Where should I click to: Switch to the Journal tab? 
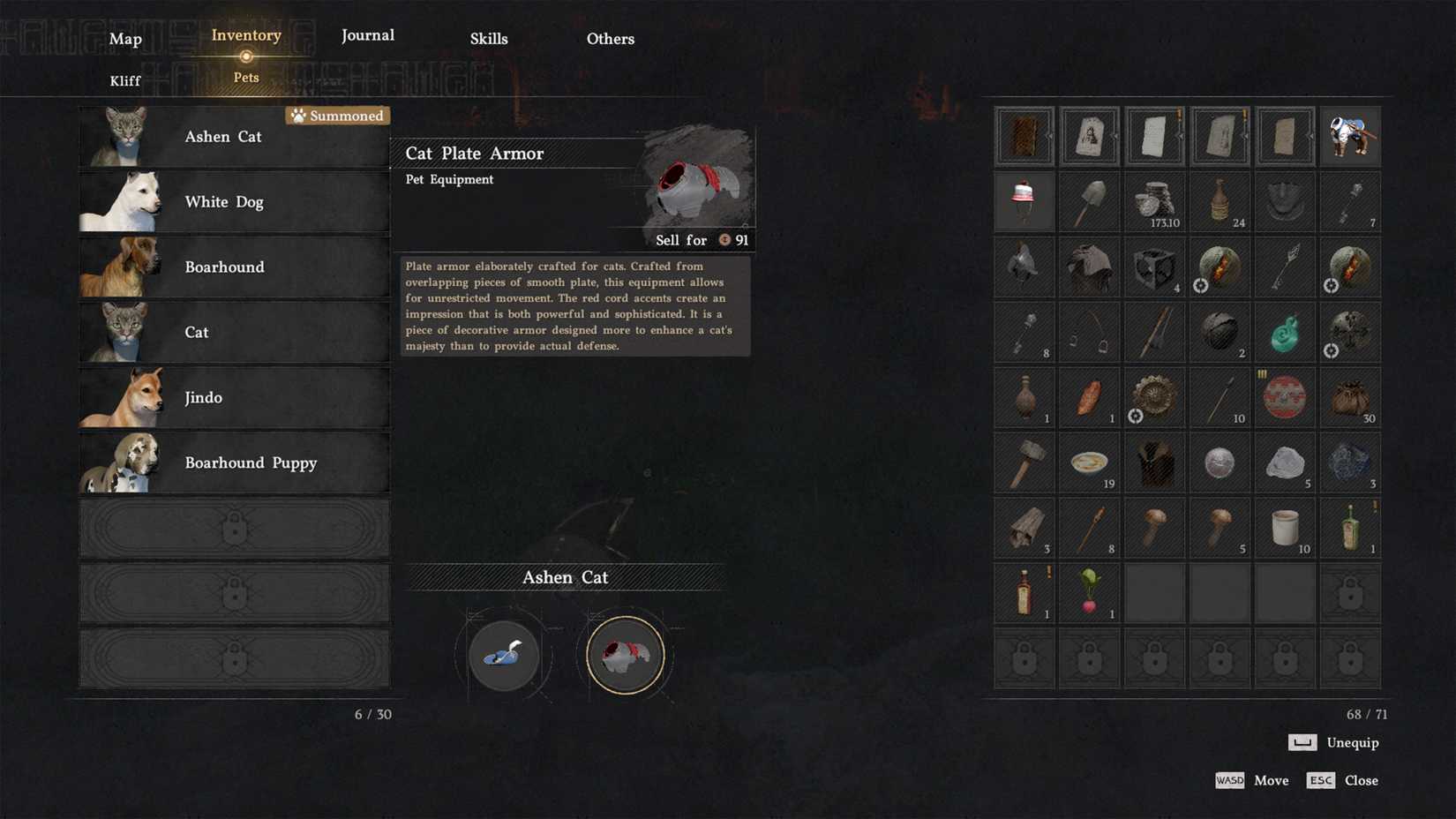[367, 35]
